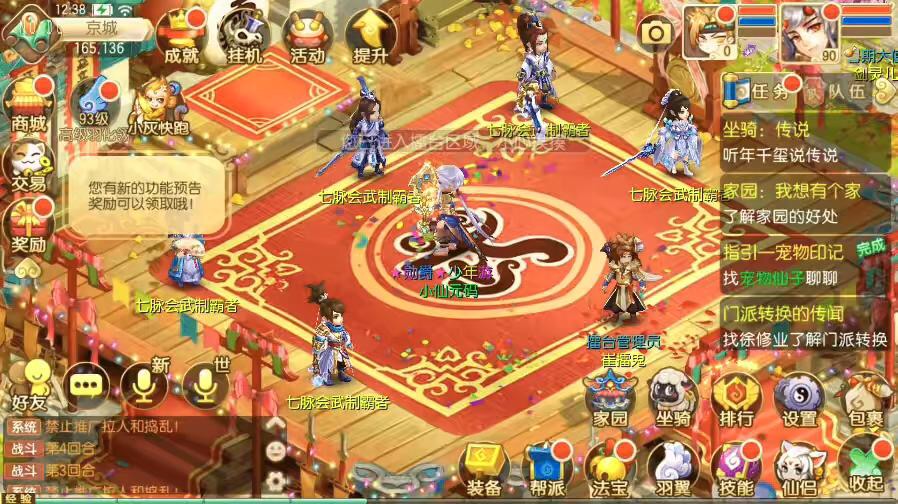Open the 提升 upgrade menu
The image size is (898, 504).
click(370, 38)
